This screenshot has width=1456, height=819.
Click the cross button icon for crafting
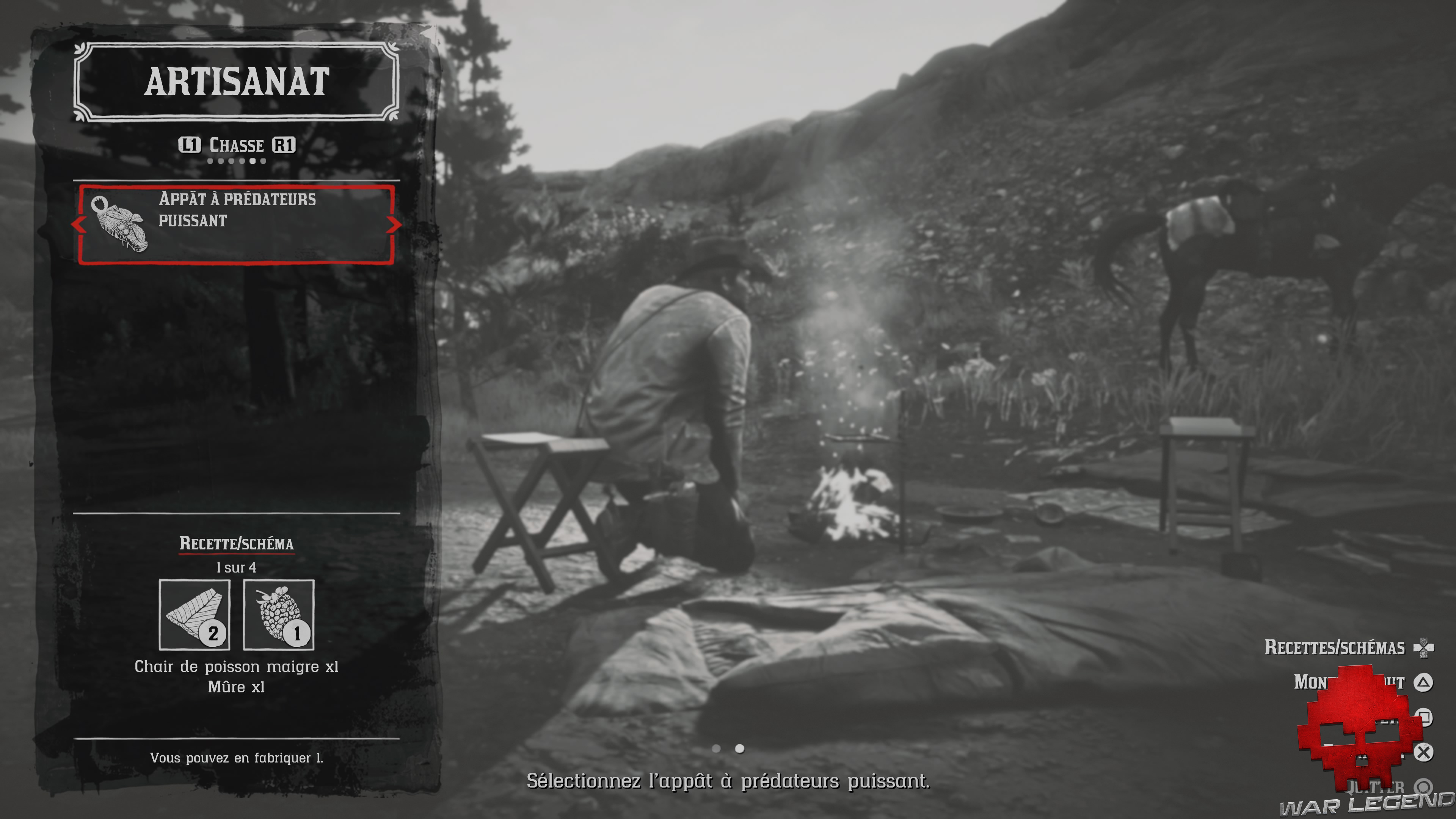[1423, 752]
